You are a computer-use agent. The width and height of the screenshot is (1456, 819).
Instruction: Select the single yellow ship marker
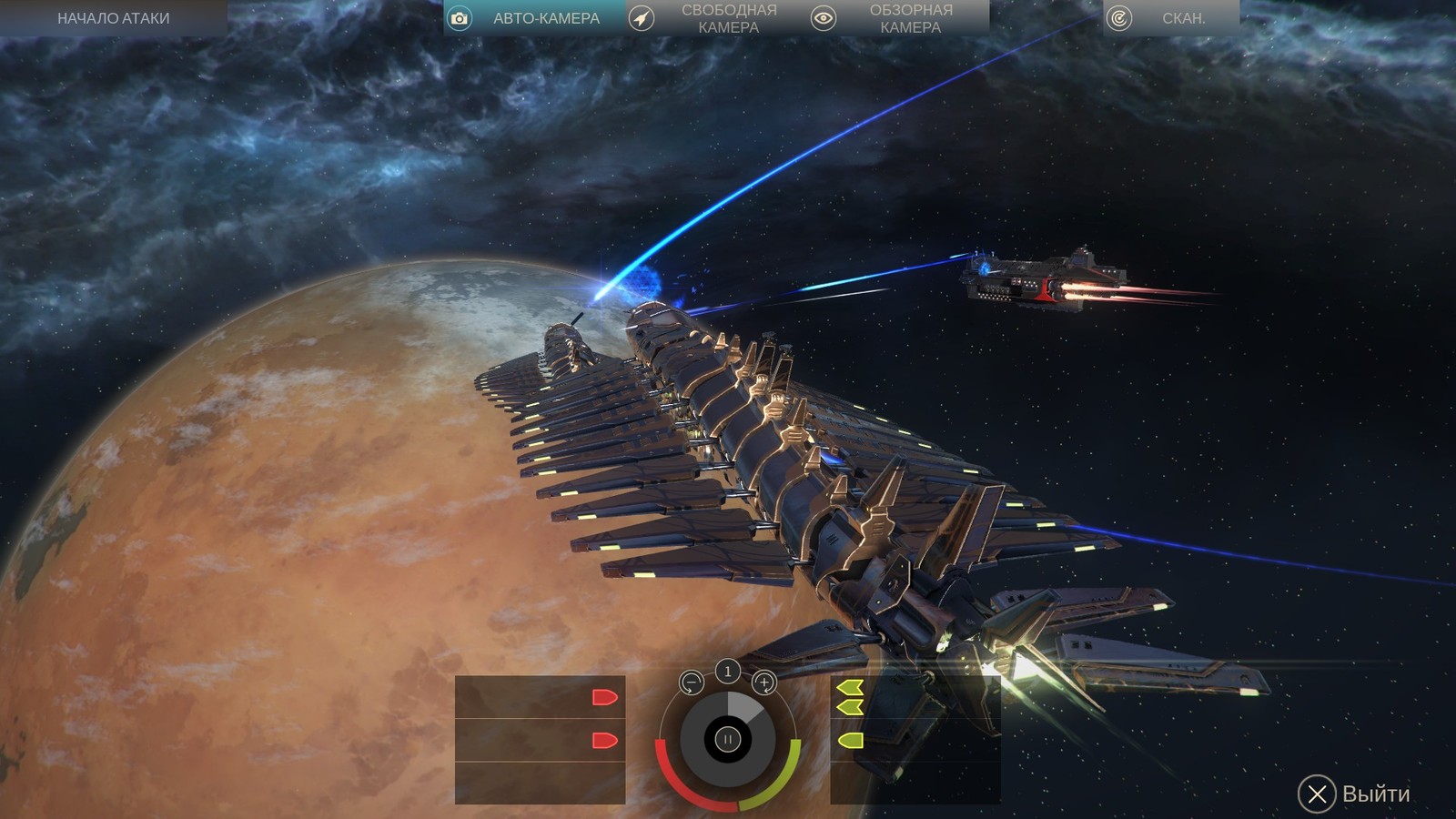pyautogui.click(x=850, y=741)
